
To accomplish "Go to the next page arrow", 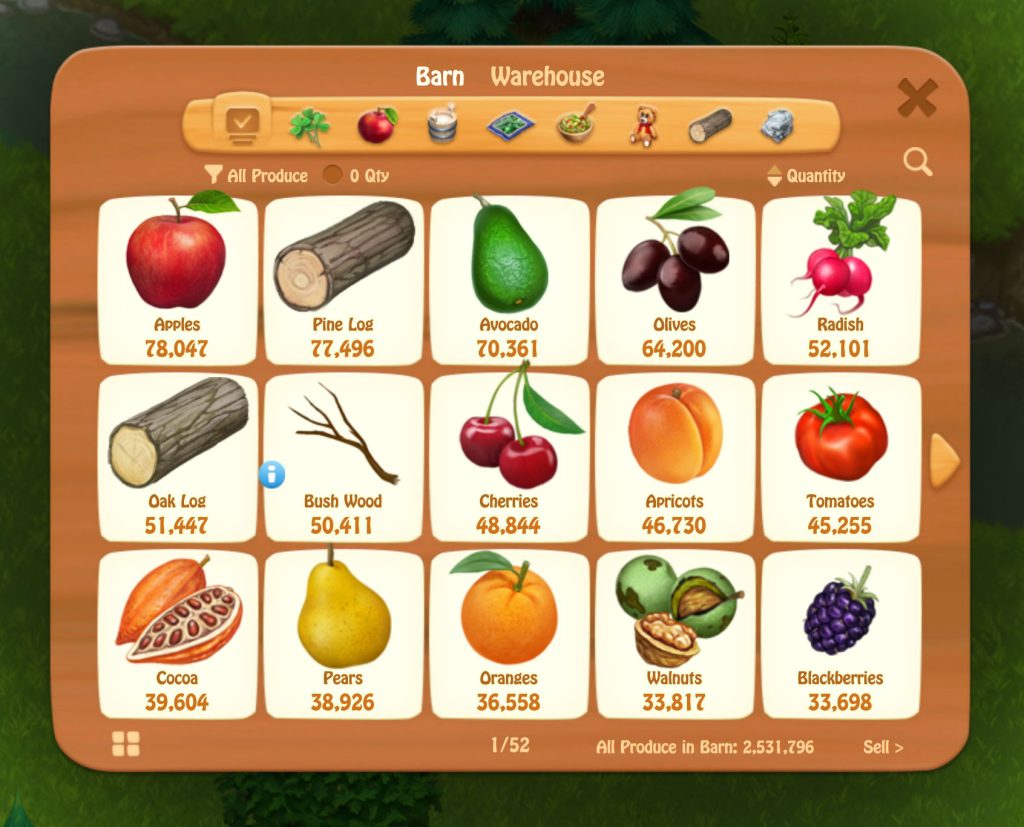I will pos(944,461).
